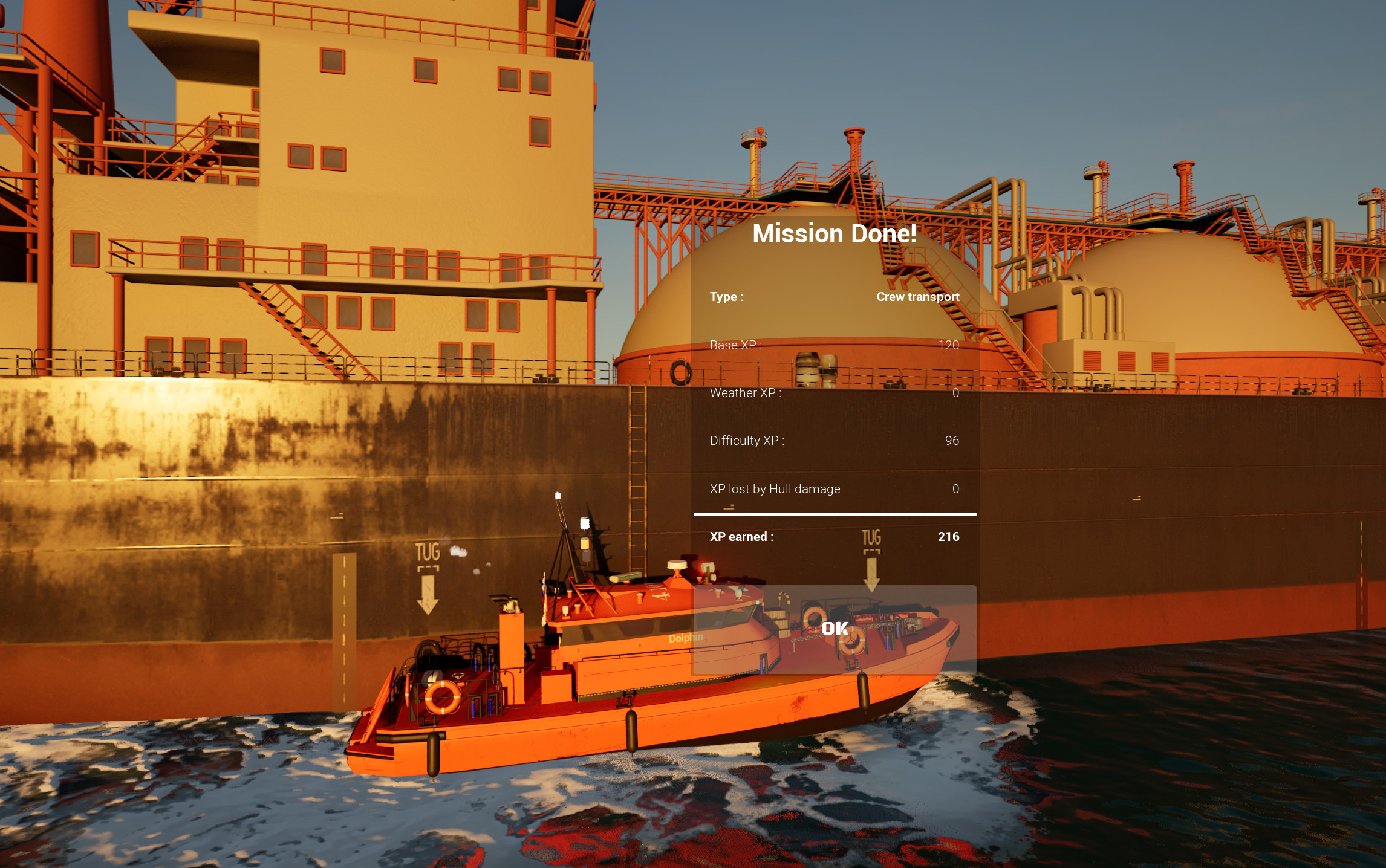Select the Crew transport mission type value

[x=918, y=297]
